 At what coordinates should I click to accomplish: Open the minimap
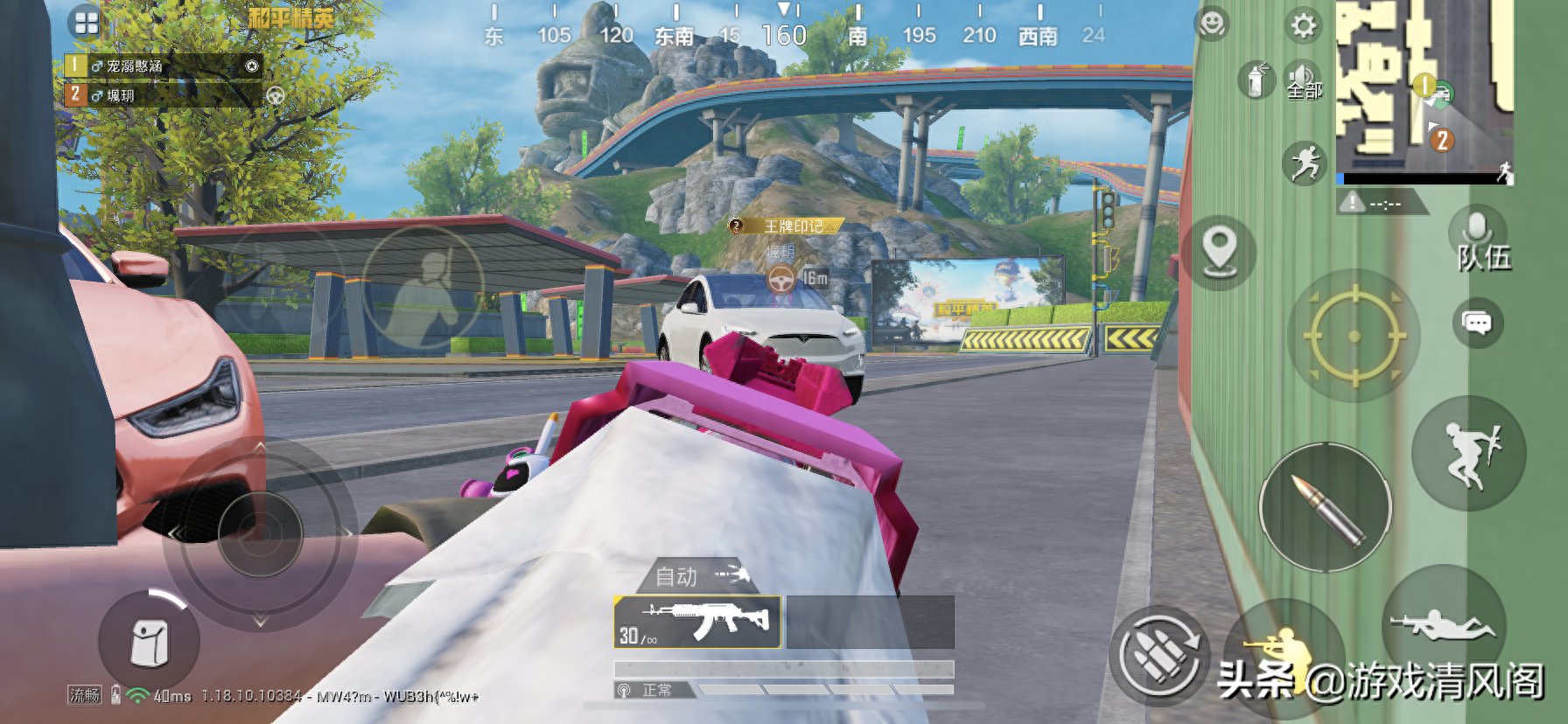click(x=1424, y=91)
